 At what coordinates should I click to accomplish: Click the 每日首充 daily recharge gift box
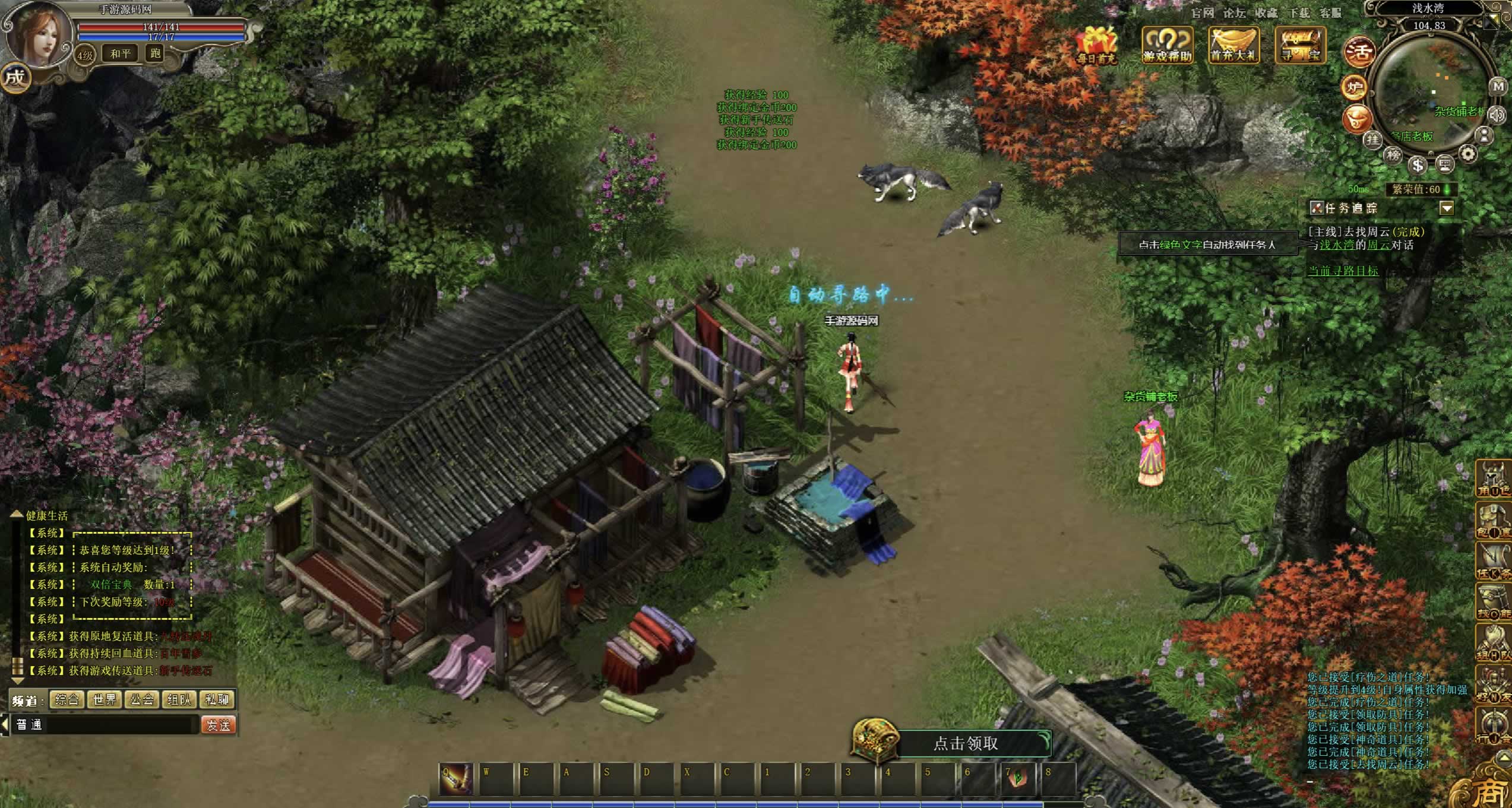[x=1097, y=45]
